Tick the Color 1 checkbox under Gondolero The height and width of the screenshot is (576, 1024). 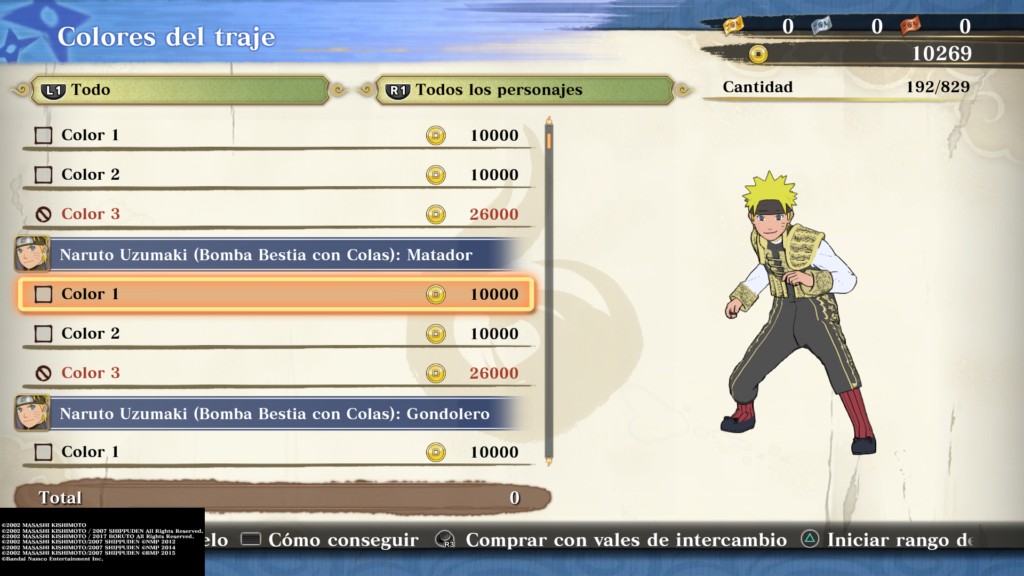pyautogui.click(x=43, y=452)
